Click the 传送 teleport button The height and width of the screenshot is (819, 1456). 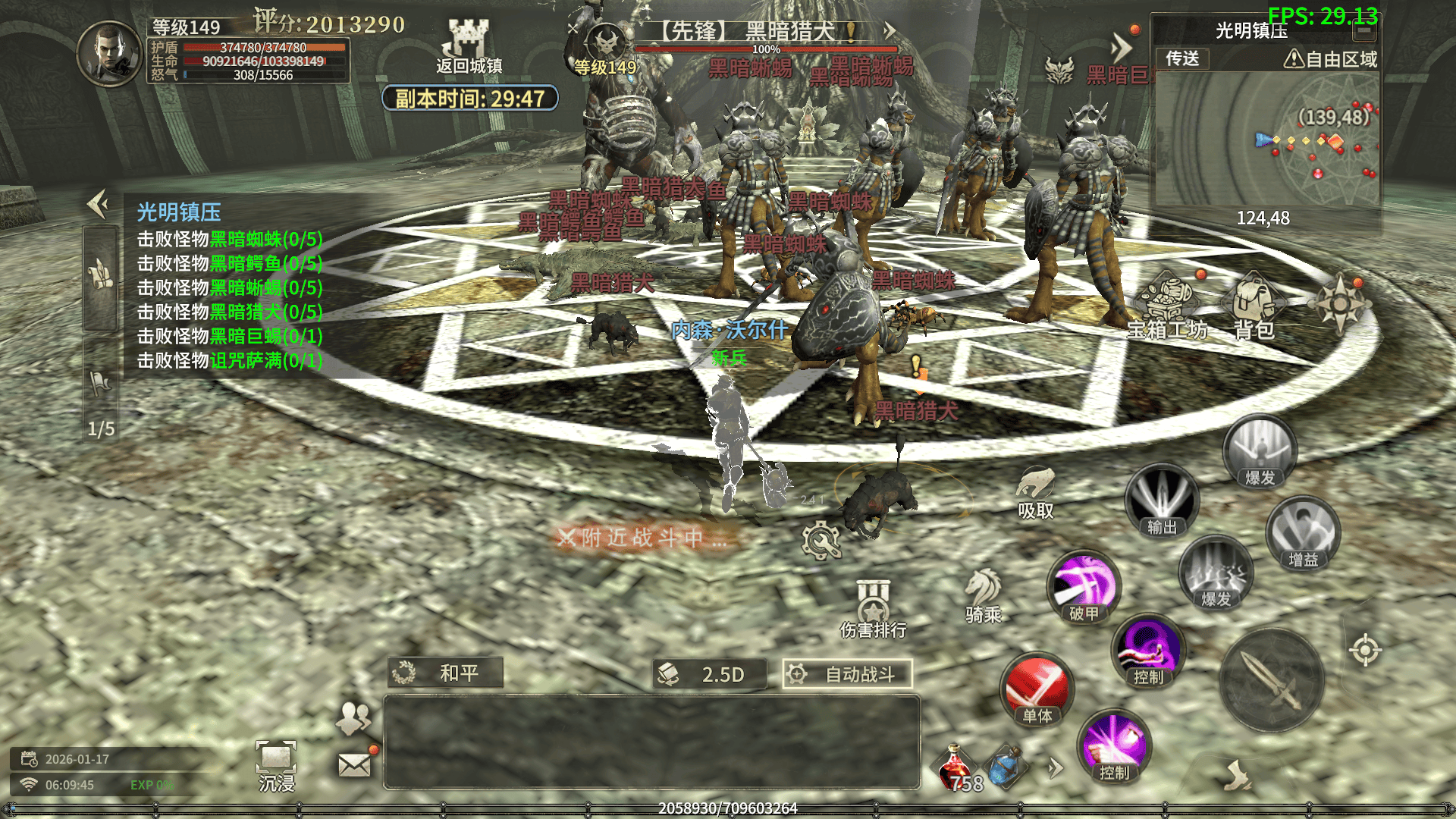point(1182,58)
